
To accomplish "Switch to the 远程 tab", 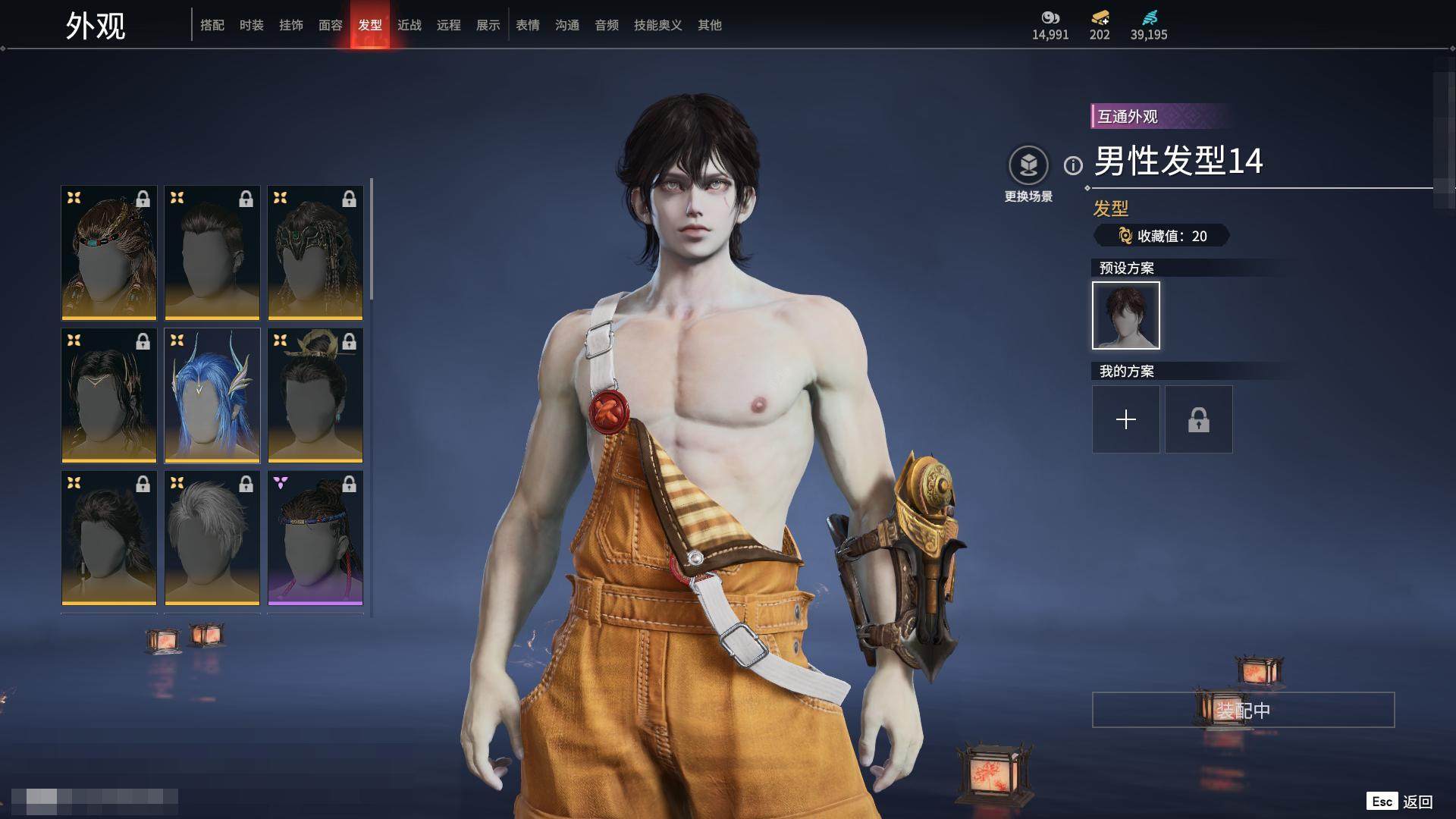I will tap(449, 25).
